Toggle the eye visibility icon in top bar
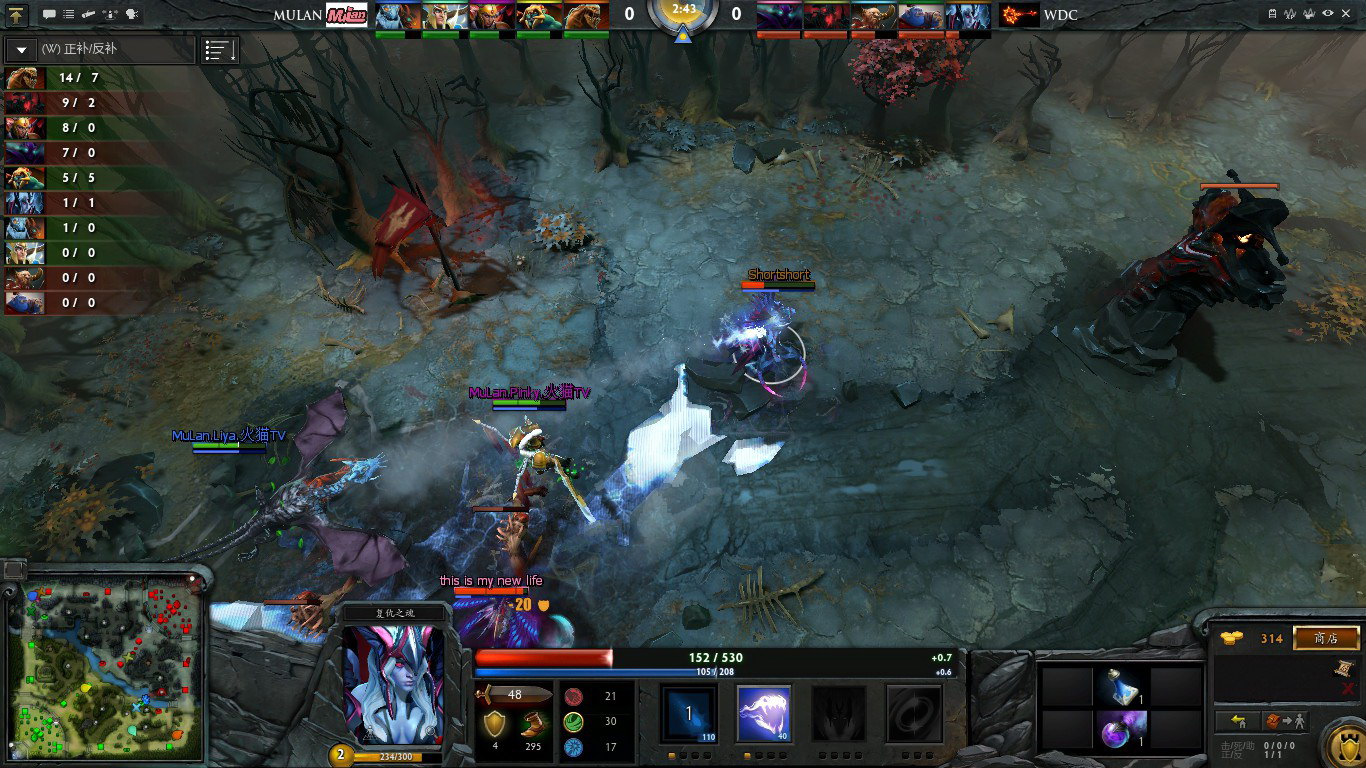The image size is (1366, 768). pos(1327,14)
